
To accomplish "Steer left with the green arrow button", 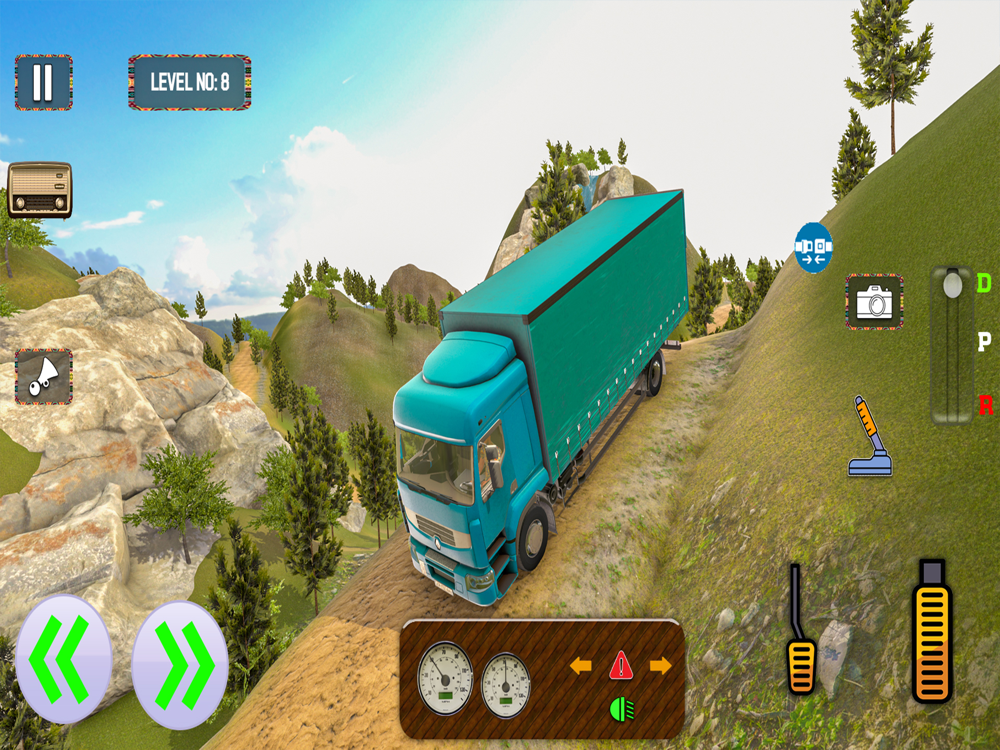I will 63,659.
